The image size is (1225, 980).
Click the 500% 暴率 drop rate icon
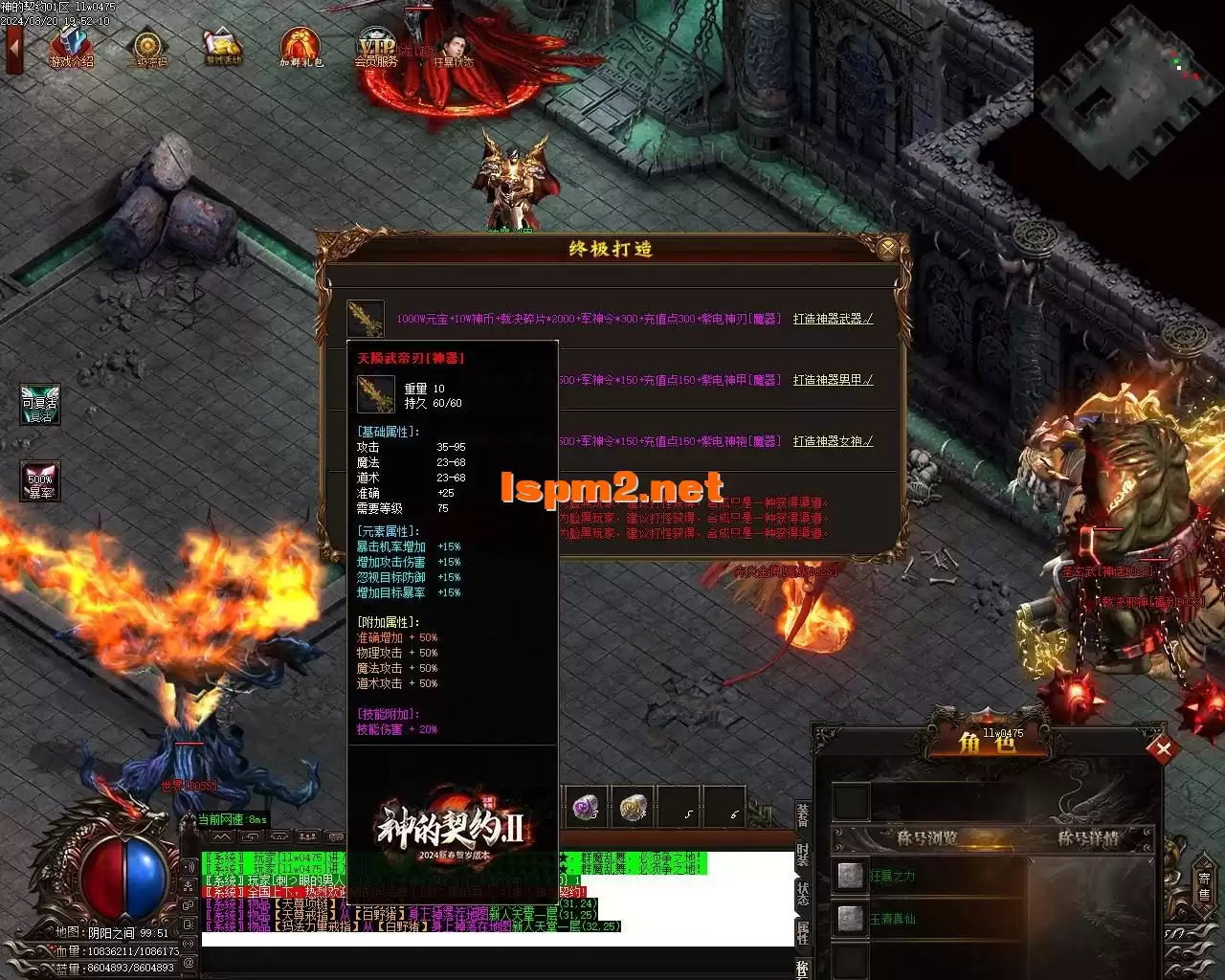coord(40,481)
